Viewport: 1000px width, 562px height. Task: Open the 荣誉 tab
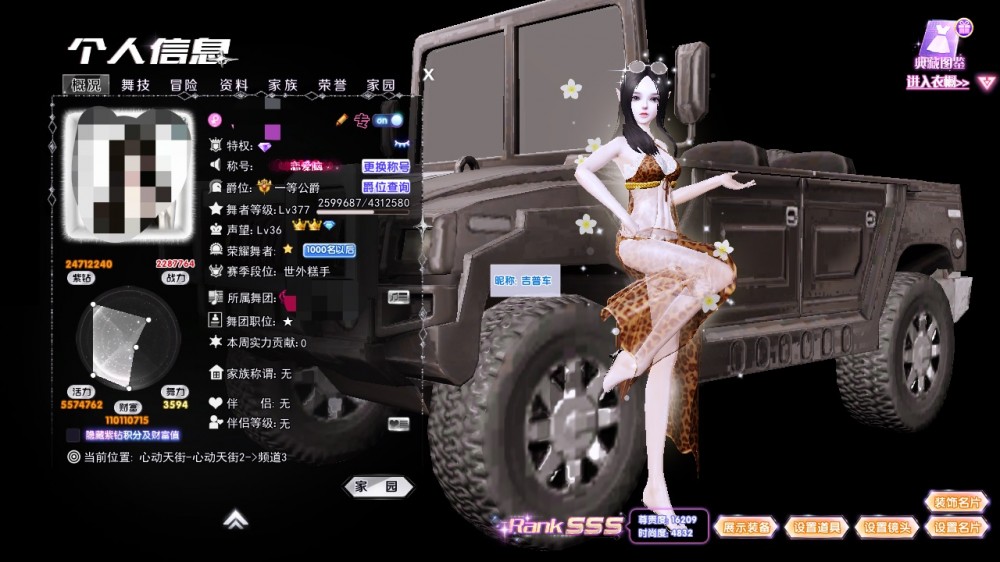click(332, 85)
